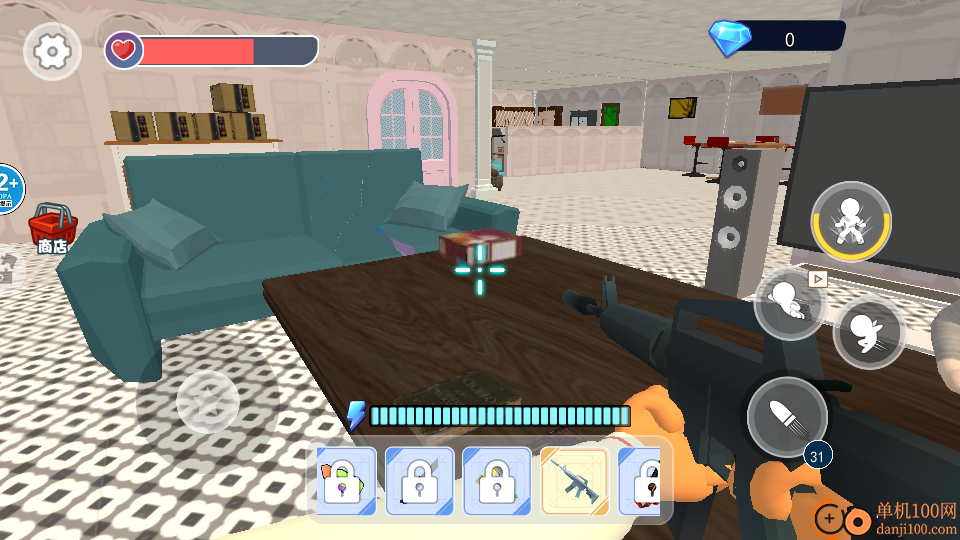
Task: Open the gear settings menu
Action: tap(52, 50)
